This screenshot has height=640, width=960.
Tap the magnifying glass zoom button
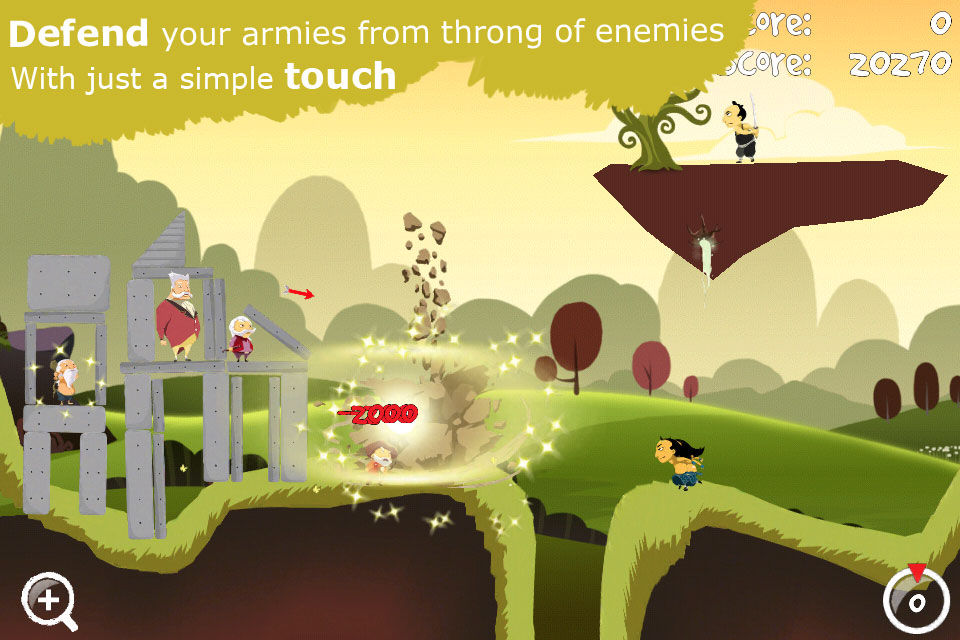48,600
